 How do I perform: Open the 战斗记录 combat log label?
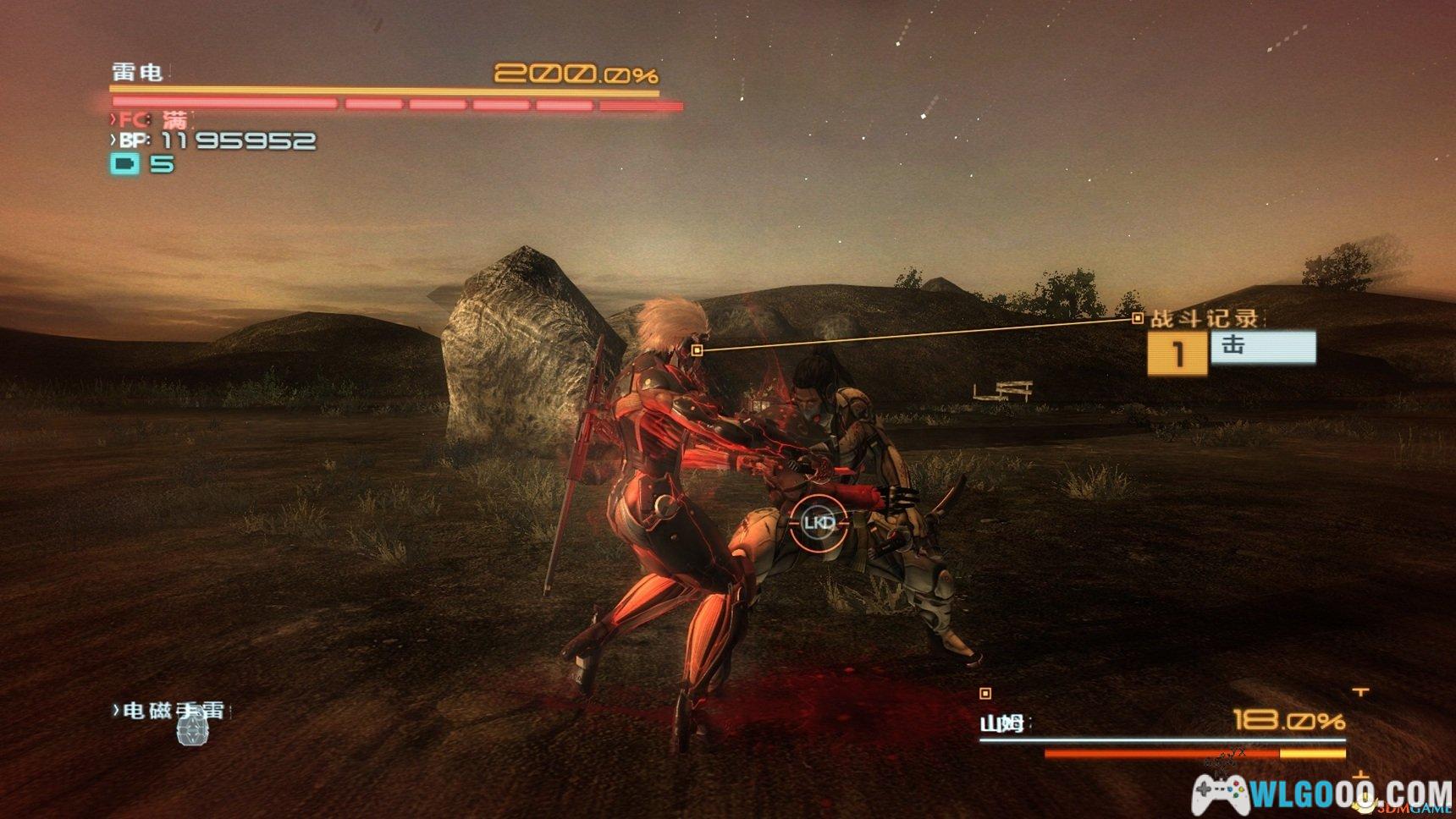tap(1204, 319)
